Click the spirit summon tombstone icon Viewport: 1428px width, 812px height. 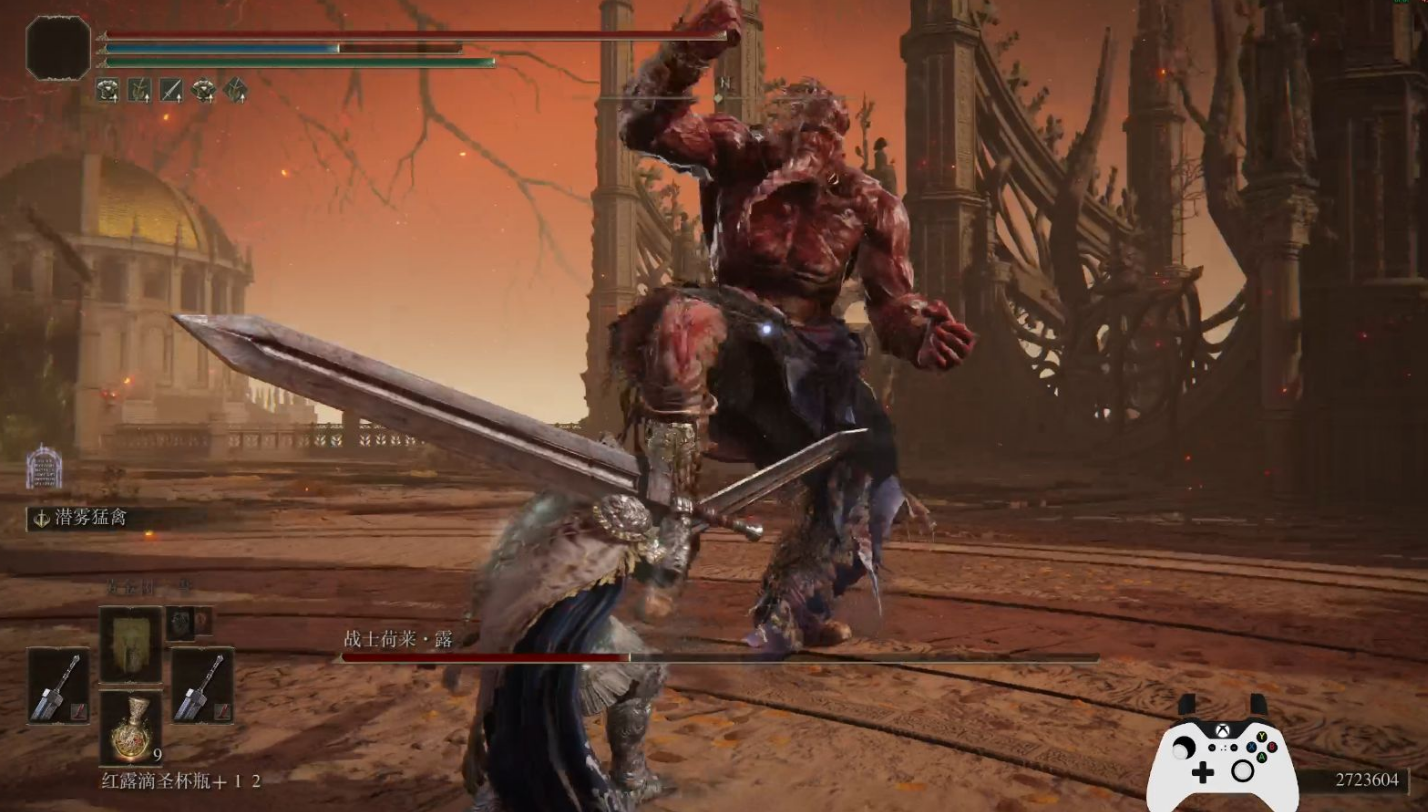click(x=44, y=468)
